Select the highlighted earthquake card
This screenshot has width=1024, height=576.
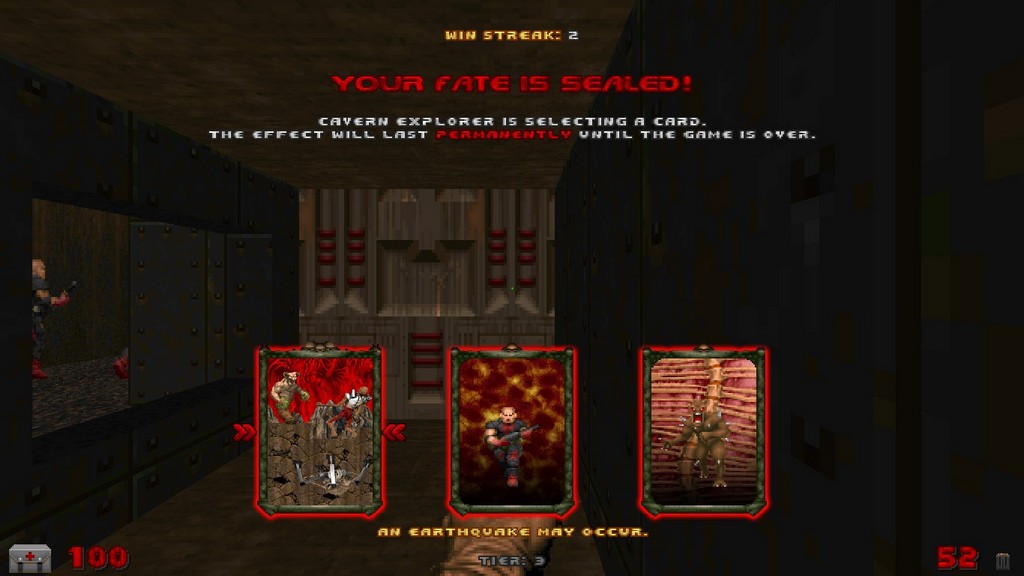point(320,431)
